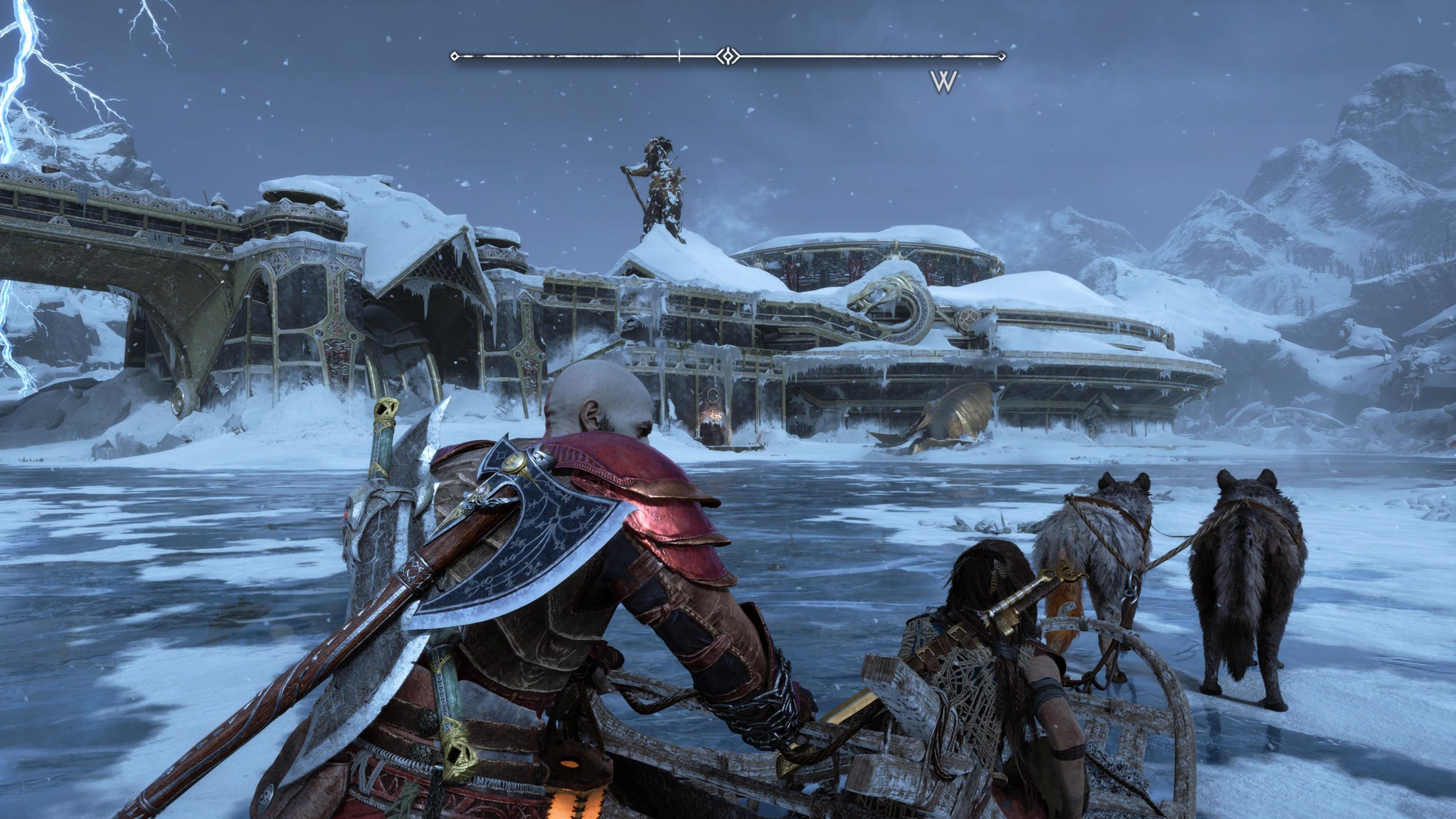Select the diamond objective marker on the compass bar
The image size is (1456, 819).
click(x=726, y=56)
